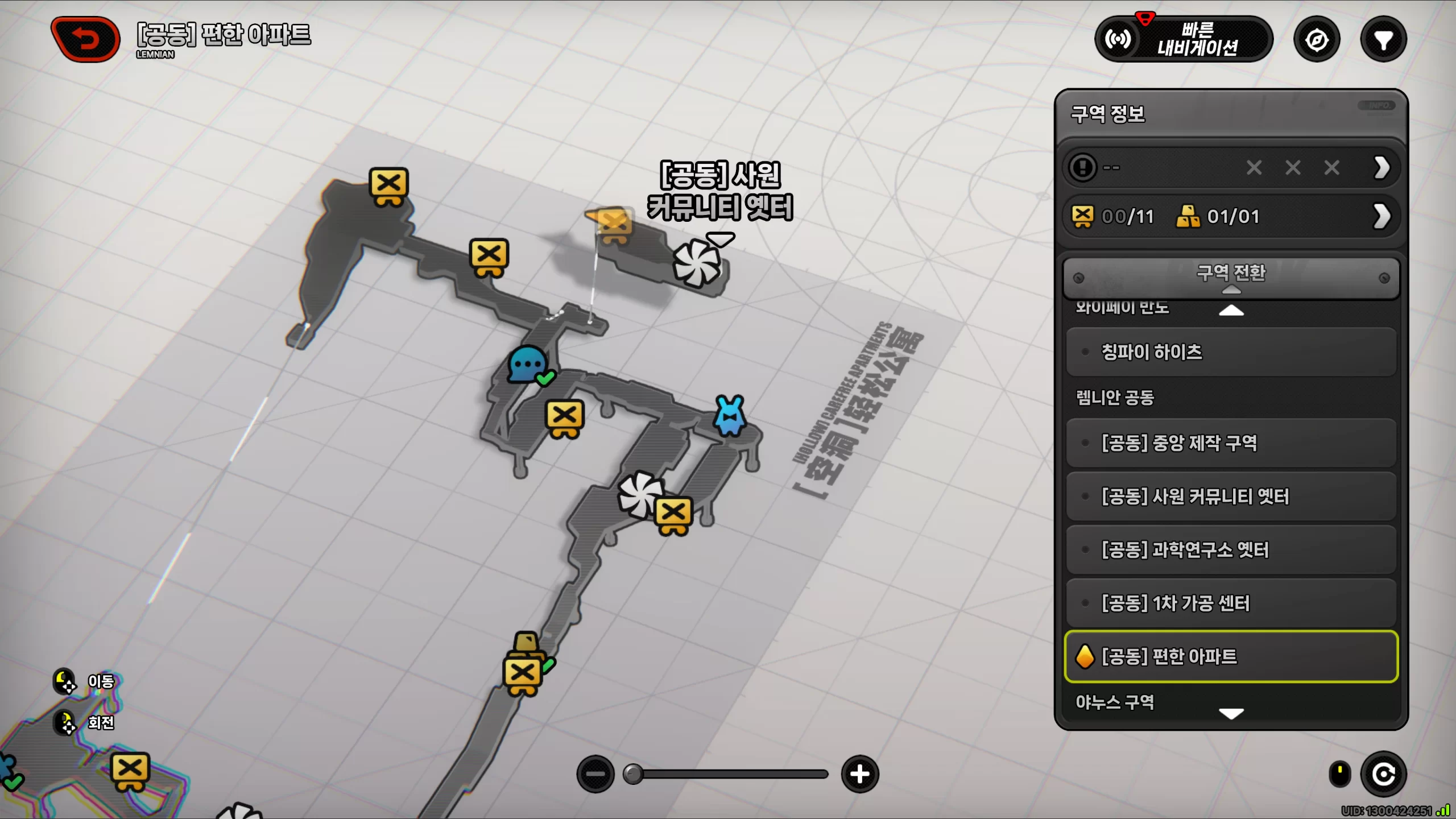Viewport: 1456px width, 819px height.
Task: Click the blue speech-bubble NPC marker
Action: pos(529,365)
